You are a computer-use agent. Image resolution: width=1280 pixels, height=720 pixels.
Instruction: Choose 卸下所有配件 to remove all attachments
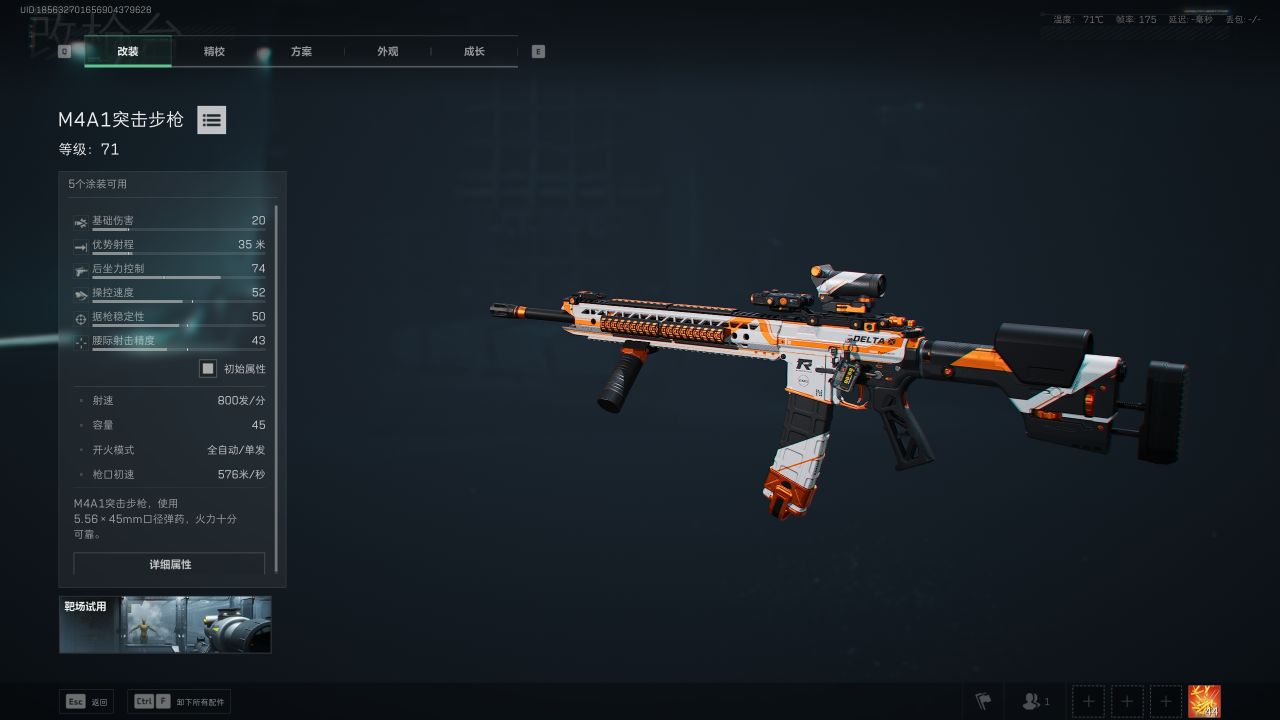point(180,702)
